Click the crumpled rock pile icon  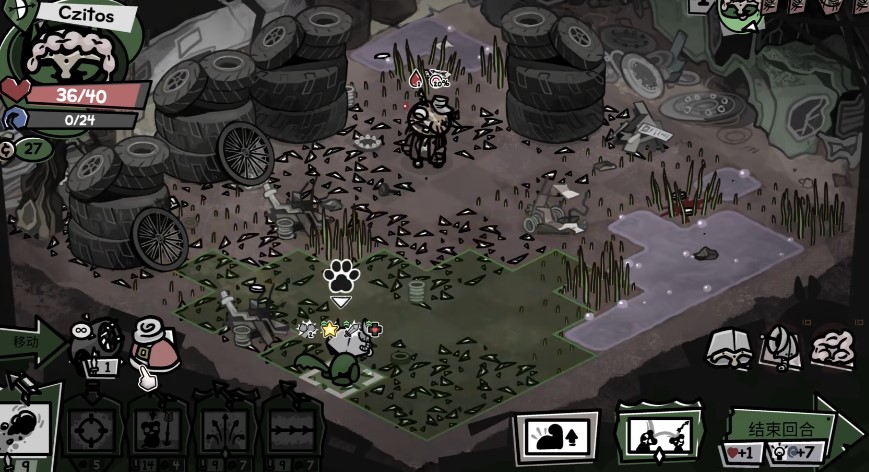tap(832, 347)
